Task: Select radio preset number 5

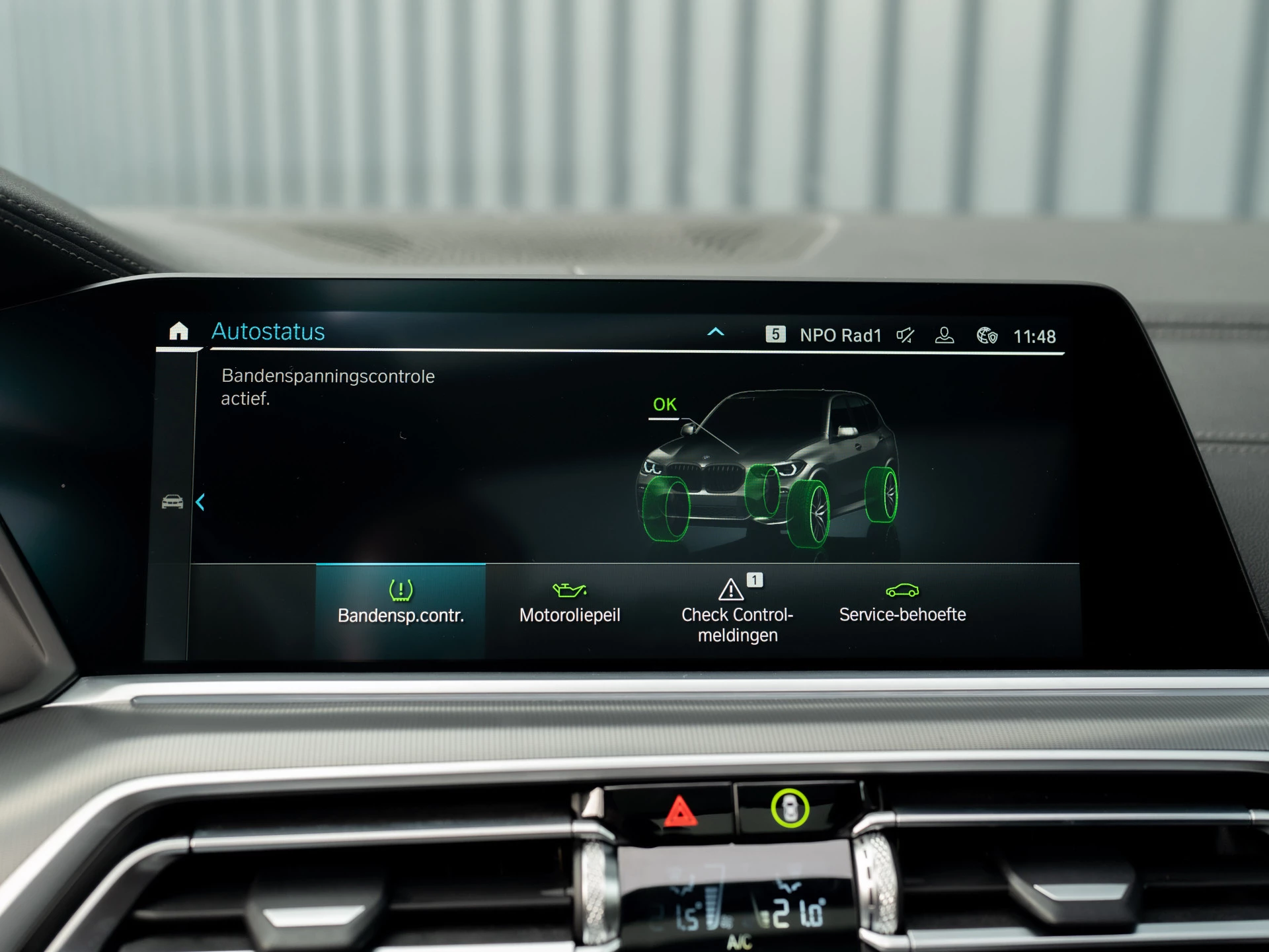Action: click(777, 335)
